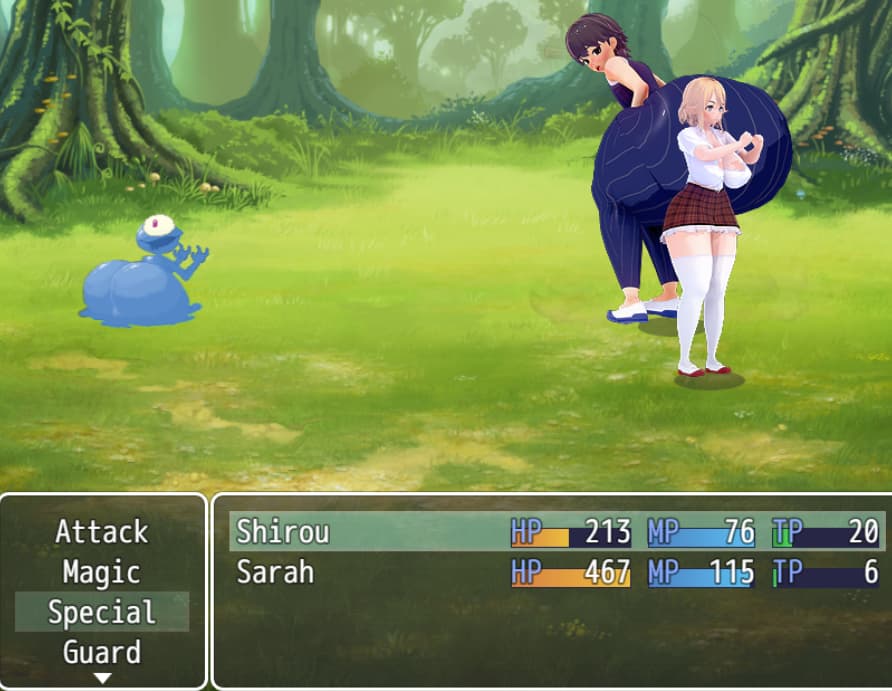Pick the Guard command
This screenshot has height=691, width=892.
point(102,652)
